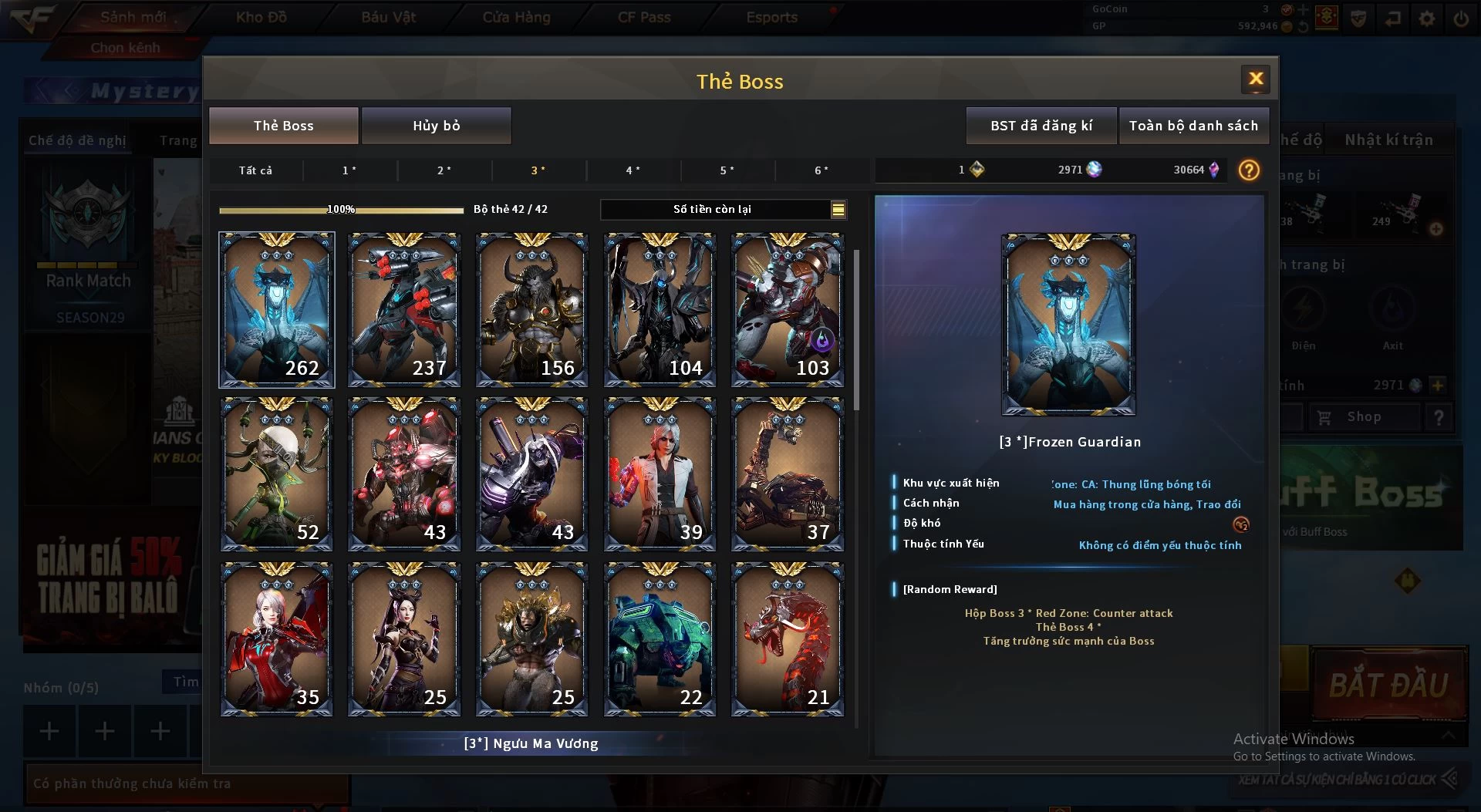The width and height of the screenshot is (1481, 812).
Task: Open the Số tiền còn lại sort dropdown
Action: (838, 209)
